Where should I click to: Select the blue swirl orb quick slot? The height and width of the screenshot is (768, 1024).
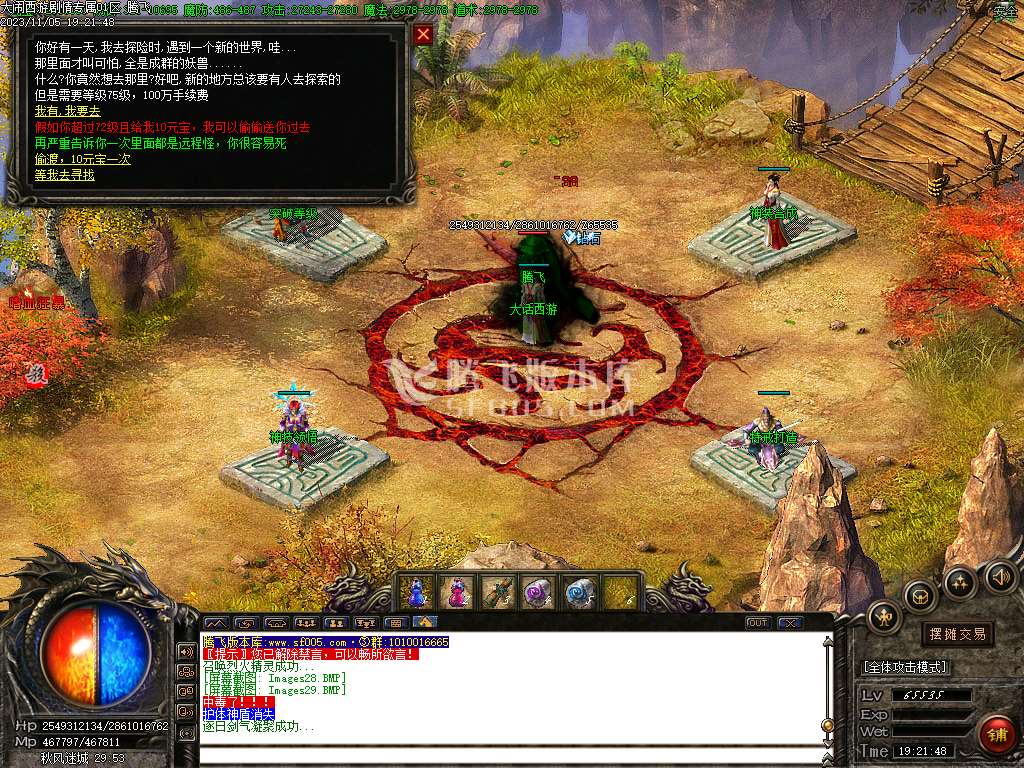pyautogui.click(x=580, y=592)
